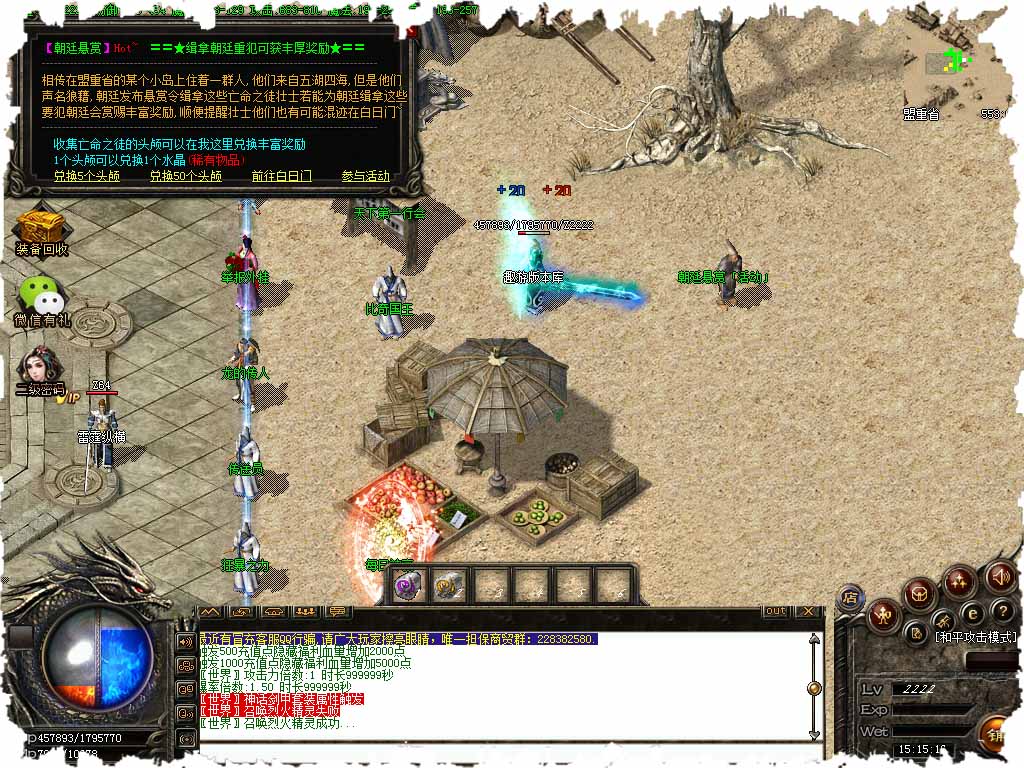This screenshot has width=1024, height=768.
Task: Use the purple scroll in the hotbar
Action: tap(407, 586)
